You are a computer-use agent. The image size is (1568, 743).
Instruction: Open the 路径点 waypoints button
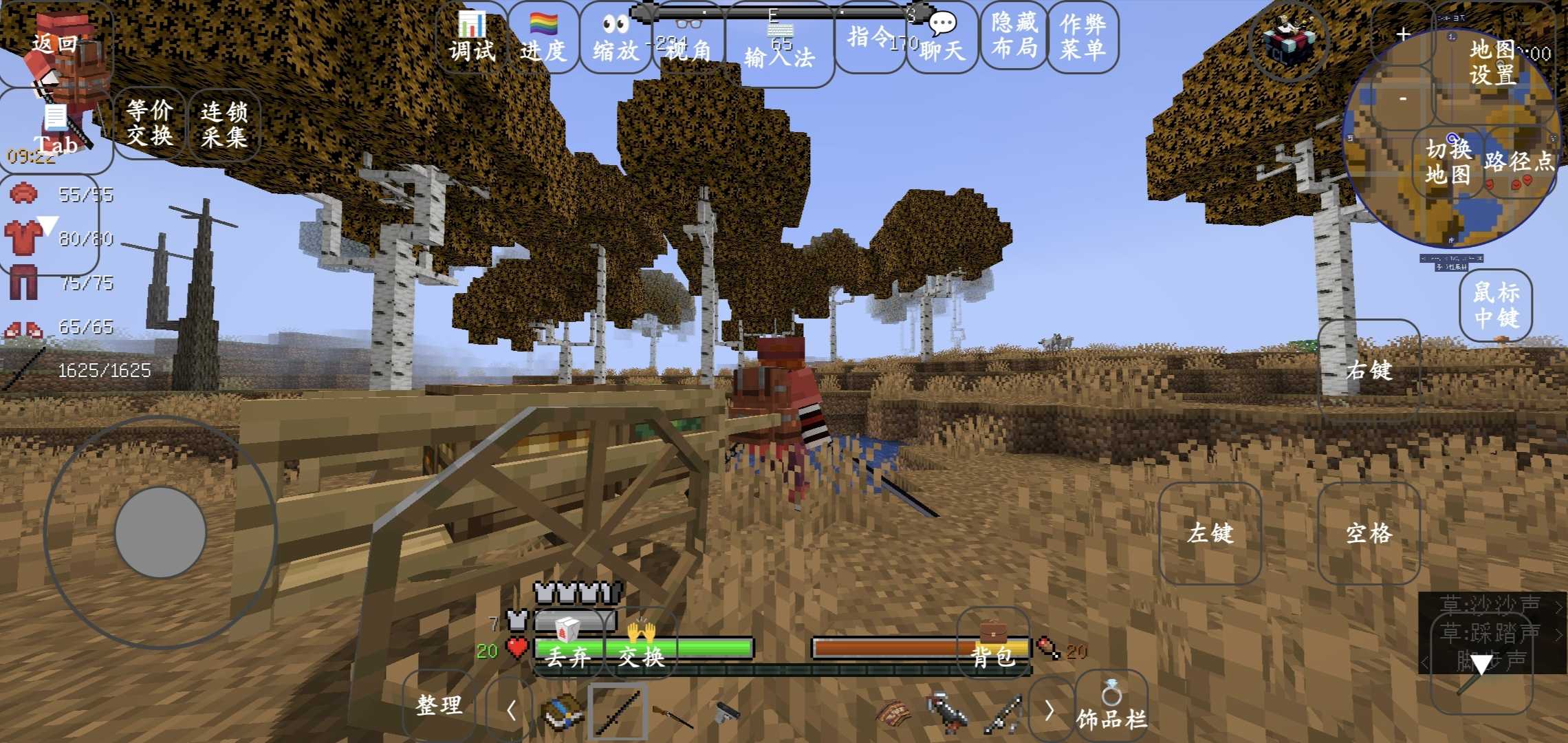click(1518, 162)
